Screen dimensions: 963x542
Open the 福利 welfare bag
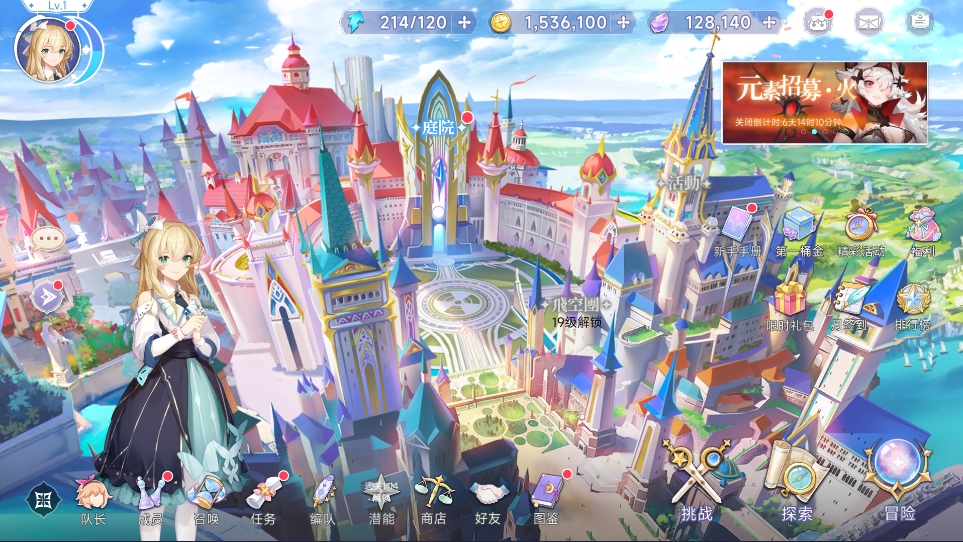pos(921,230)
